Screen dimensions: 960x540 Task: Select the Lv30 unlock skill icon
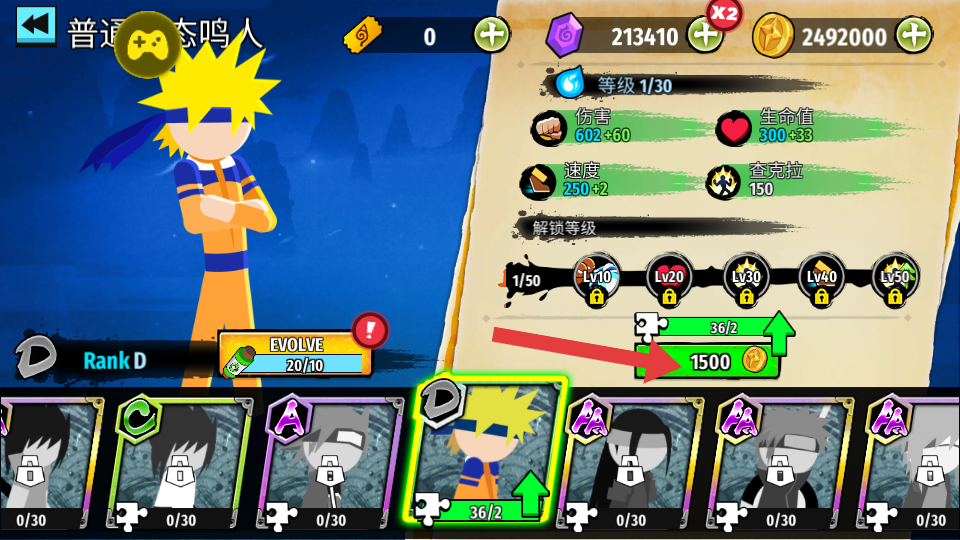(x=746, y=279)
